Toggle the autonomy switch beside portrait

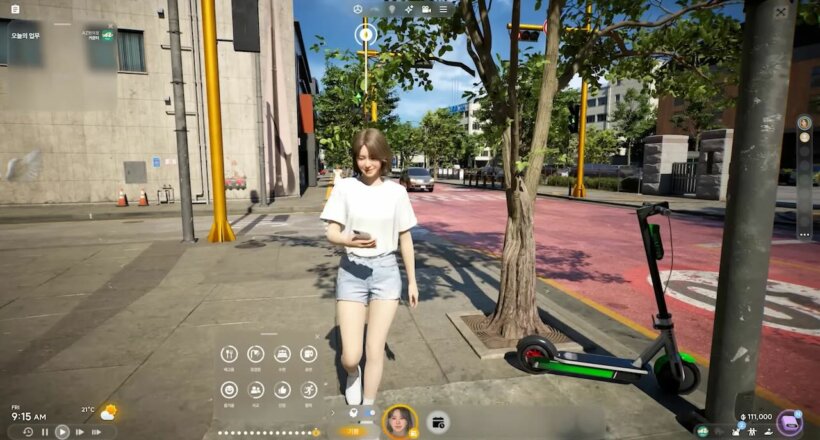(x=370, y=411)
